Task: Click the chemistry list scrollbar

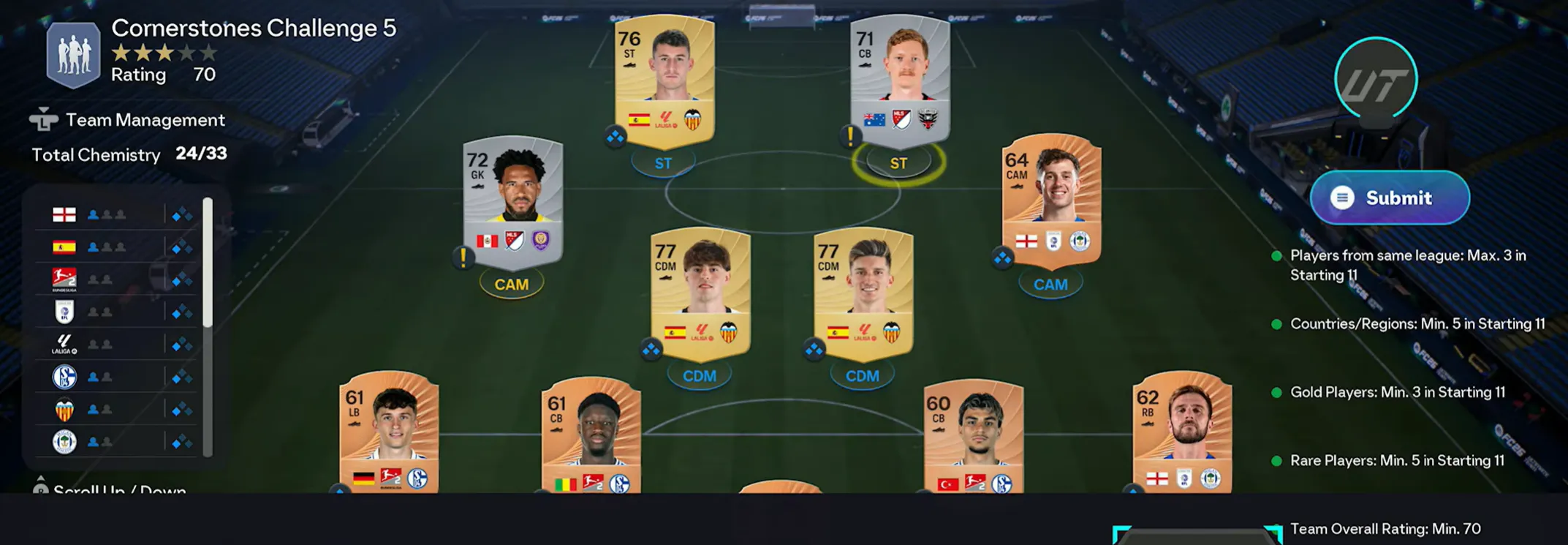Action: (x=208, y=262)
